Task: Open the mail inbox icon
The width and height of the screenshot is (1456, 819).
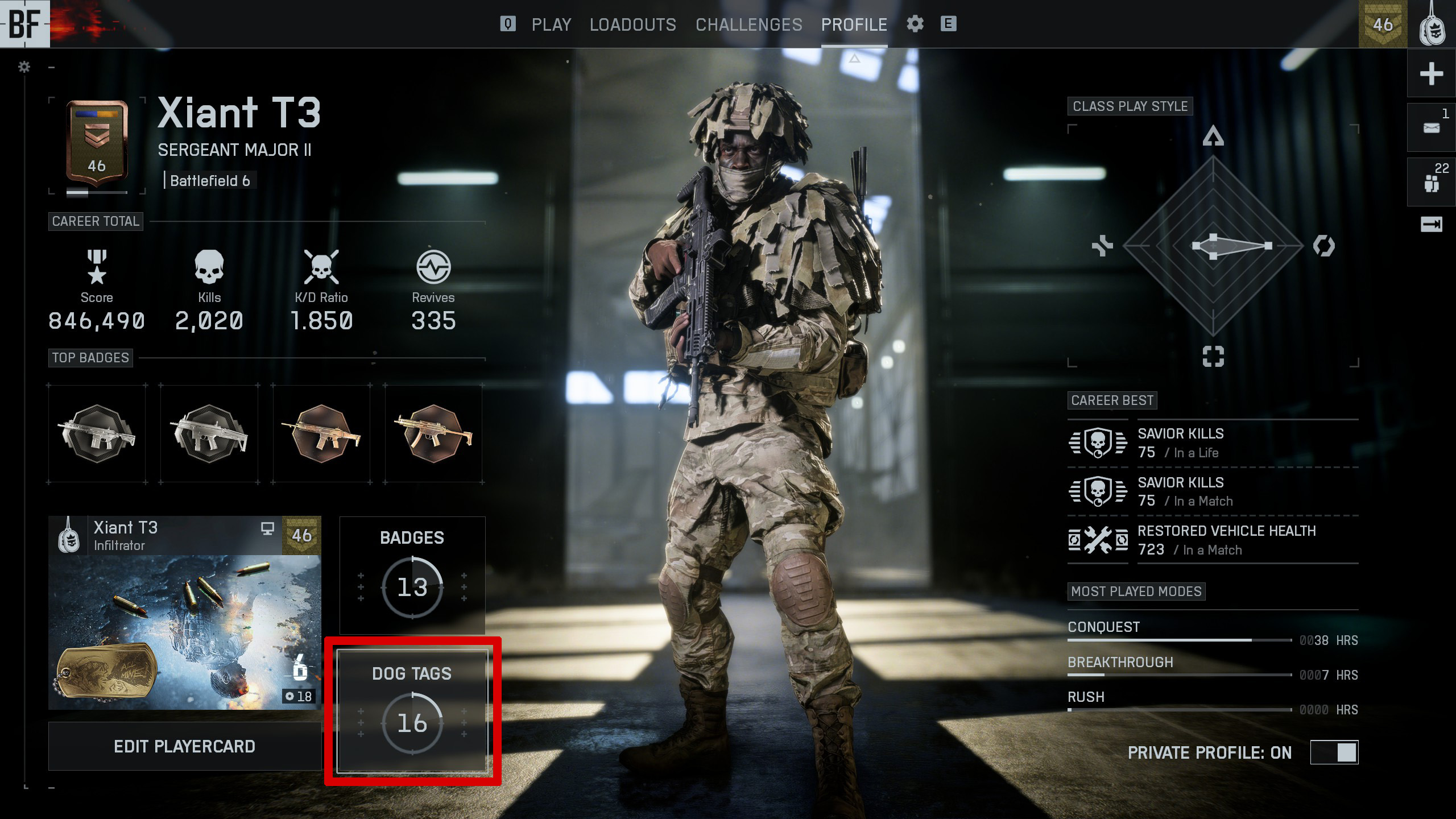Action: 1431,128
